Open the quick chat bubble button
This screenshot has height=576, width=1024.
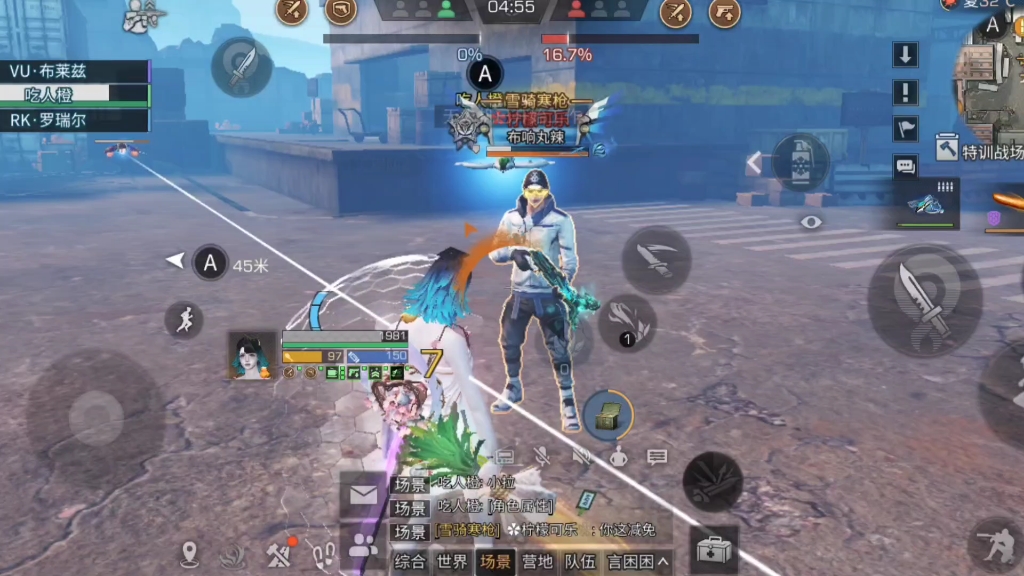[x=905, y=166]
